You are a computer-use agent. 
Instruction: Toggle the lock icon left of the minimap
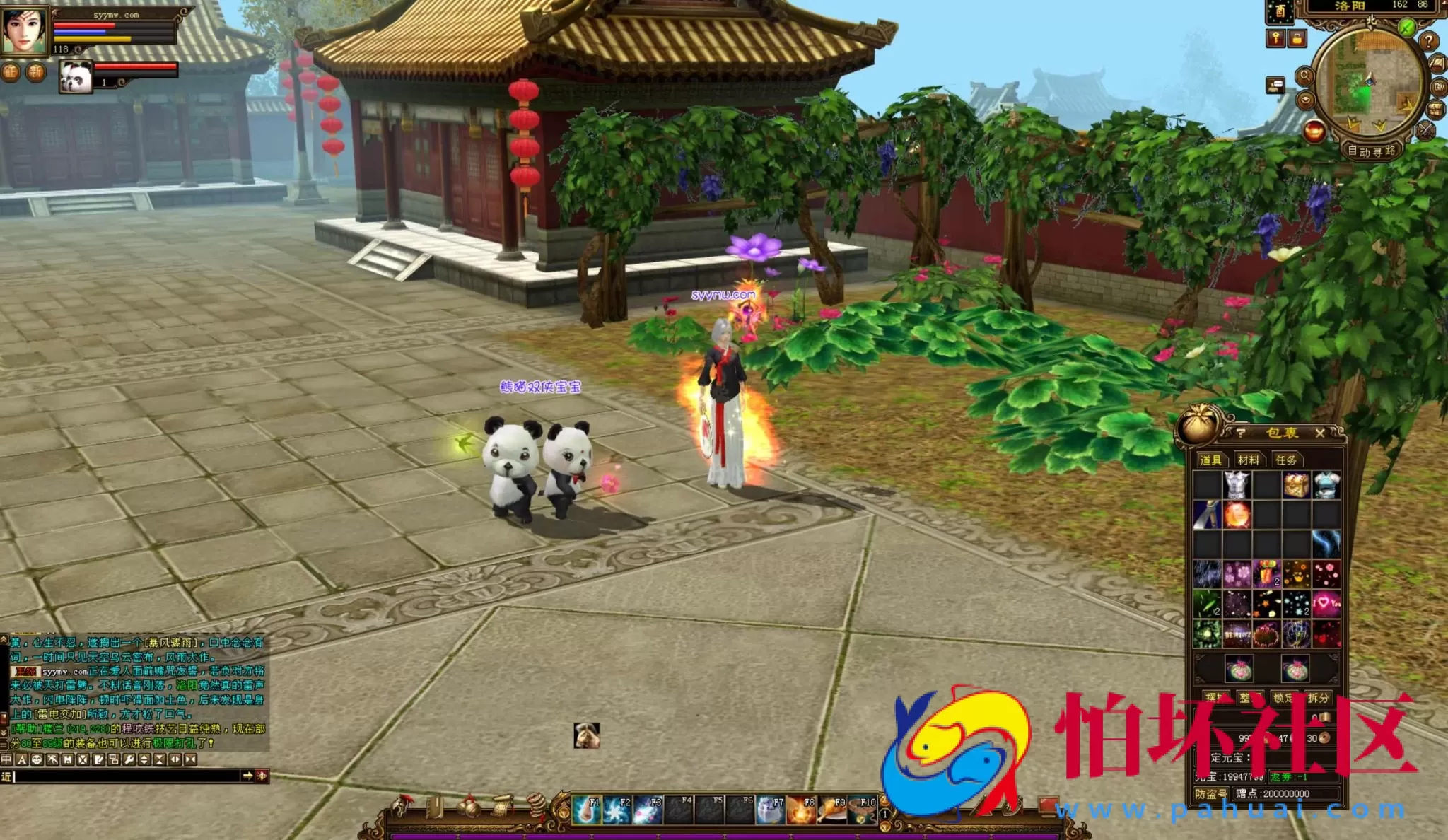1297,39
